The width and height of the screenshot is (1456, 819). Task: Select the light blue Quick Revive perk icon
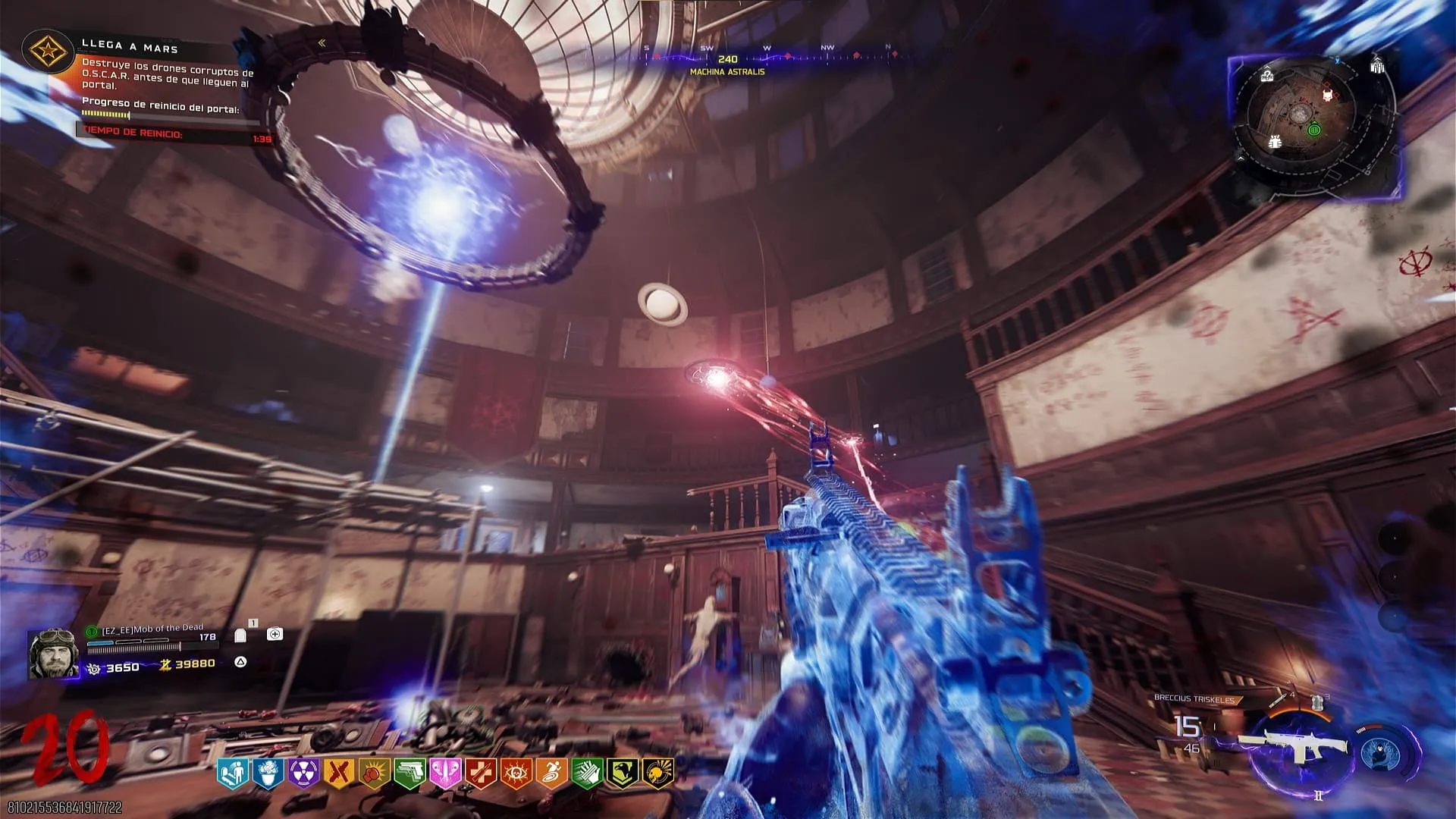click(232, 773)
